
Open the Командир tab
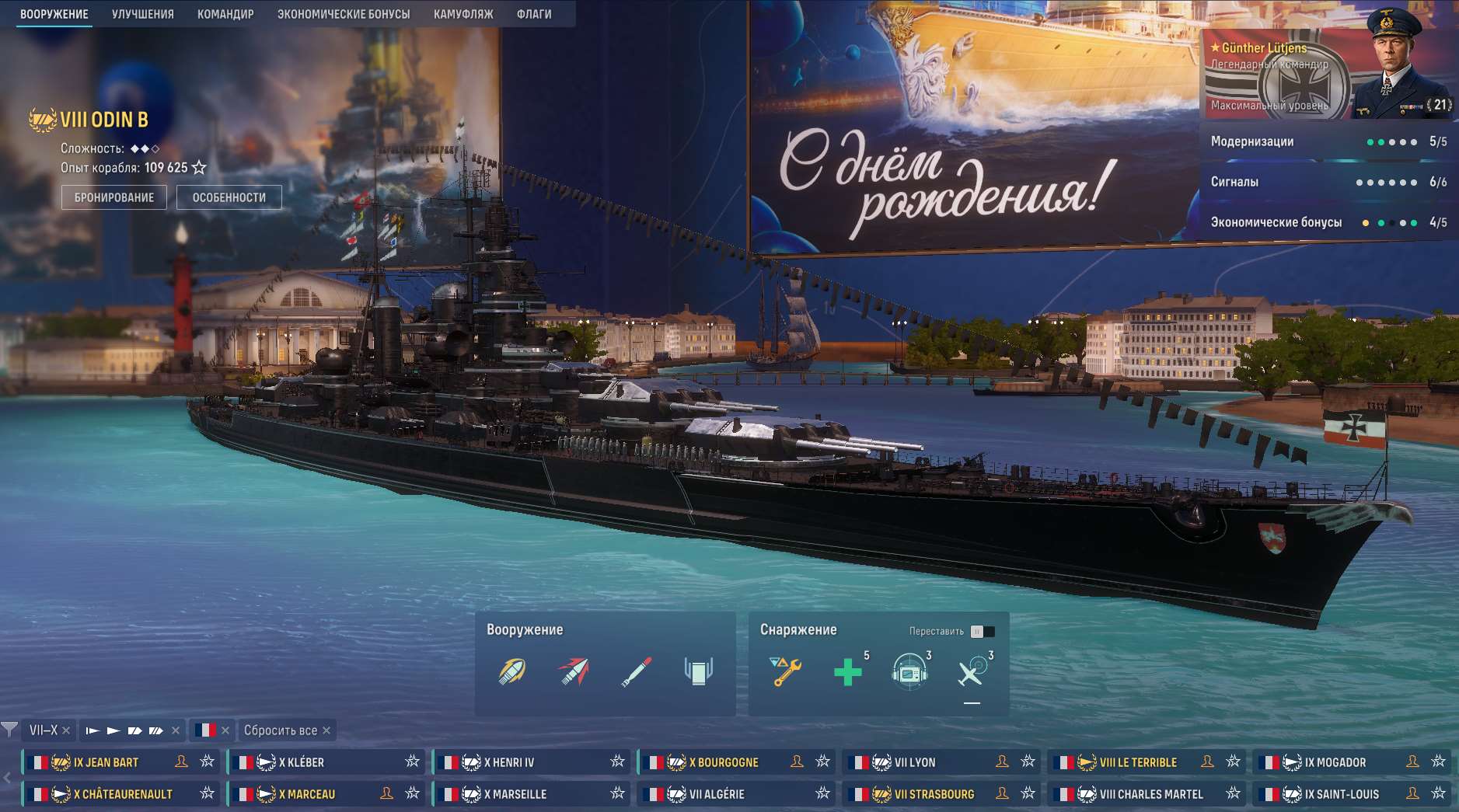click(226, 13)
